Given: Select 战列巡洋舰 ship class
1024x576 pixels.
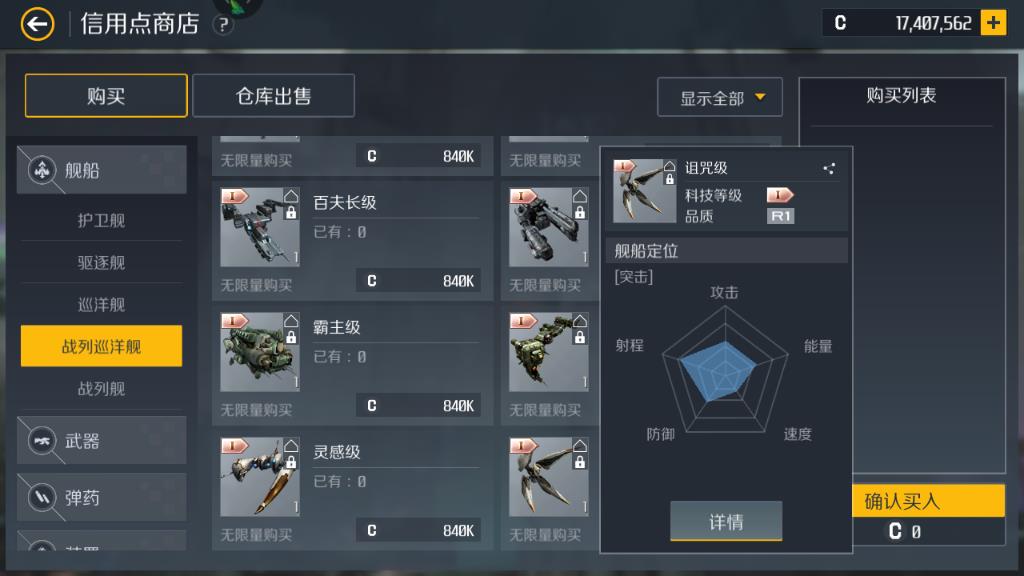Looking at the screenshot, I should click(x=102, y=346).
